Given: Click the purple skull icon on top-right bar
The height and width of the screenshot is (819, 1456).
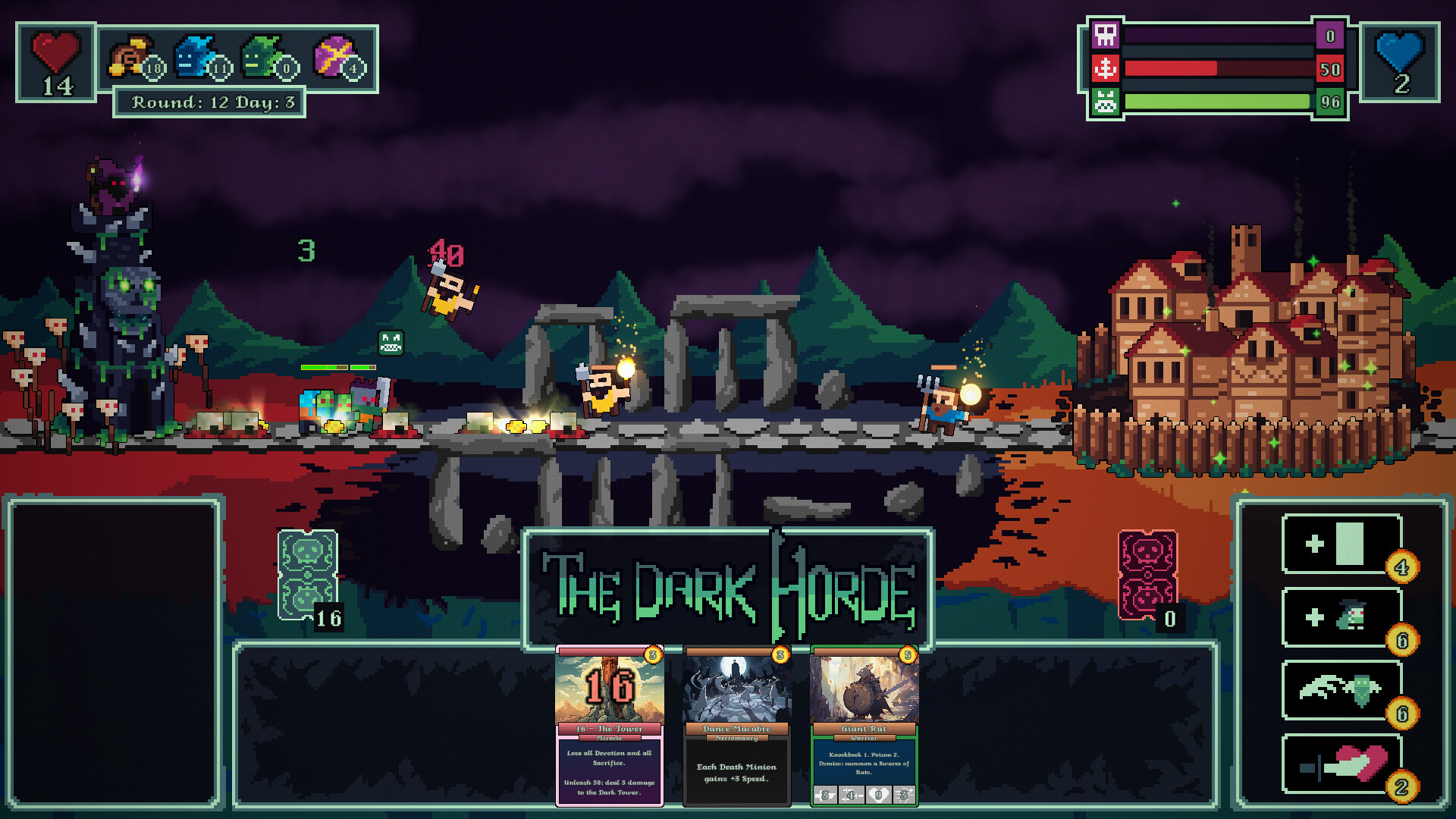Looking at the screenshot, I should [x=1106, y=36].
